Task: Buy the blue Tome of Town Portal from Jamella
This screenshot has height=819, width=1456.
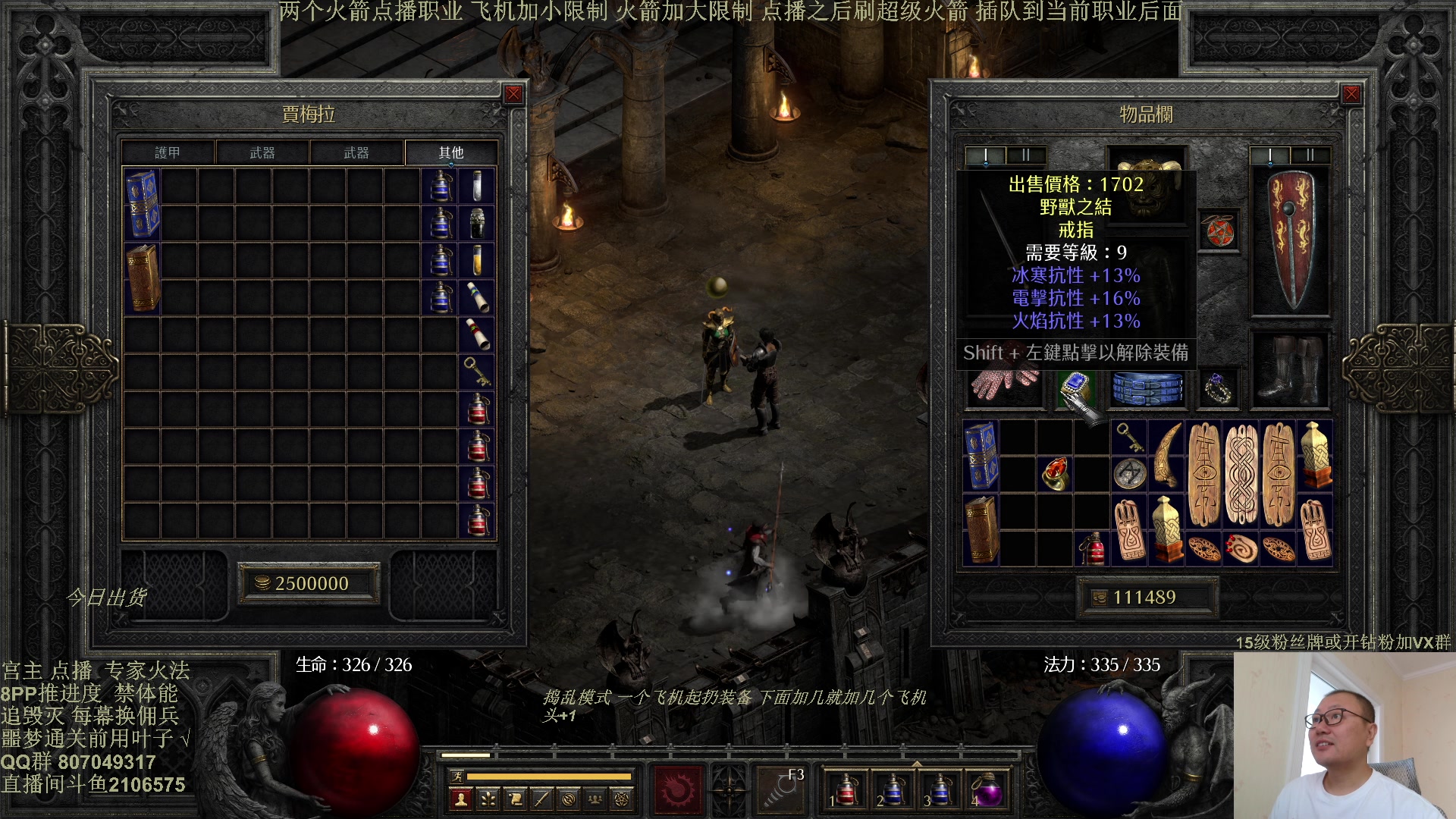Action: 142,204
